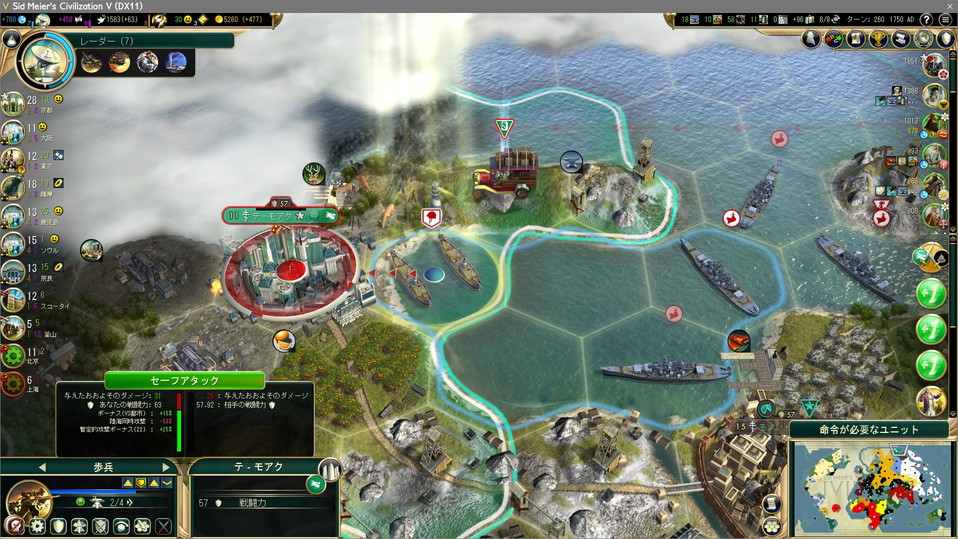958x539 pixels.
Task: Open the golden gear unit action
Action: [x=37, y=526]
